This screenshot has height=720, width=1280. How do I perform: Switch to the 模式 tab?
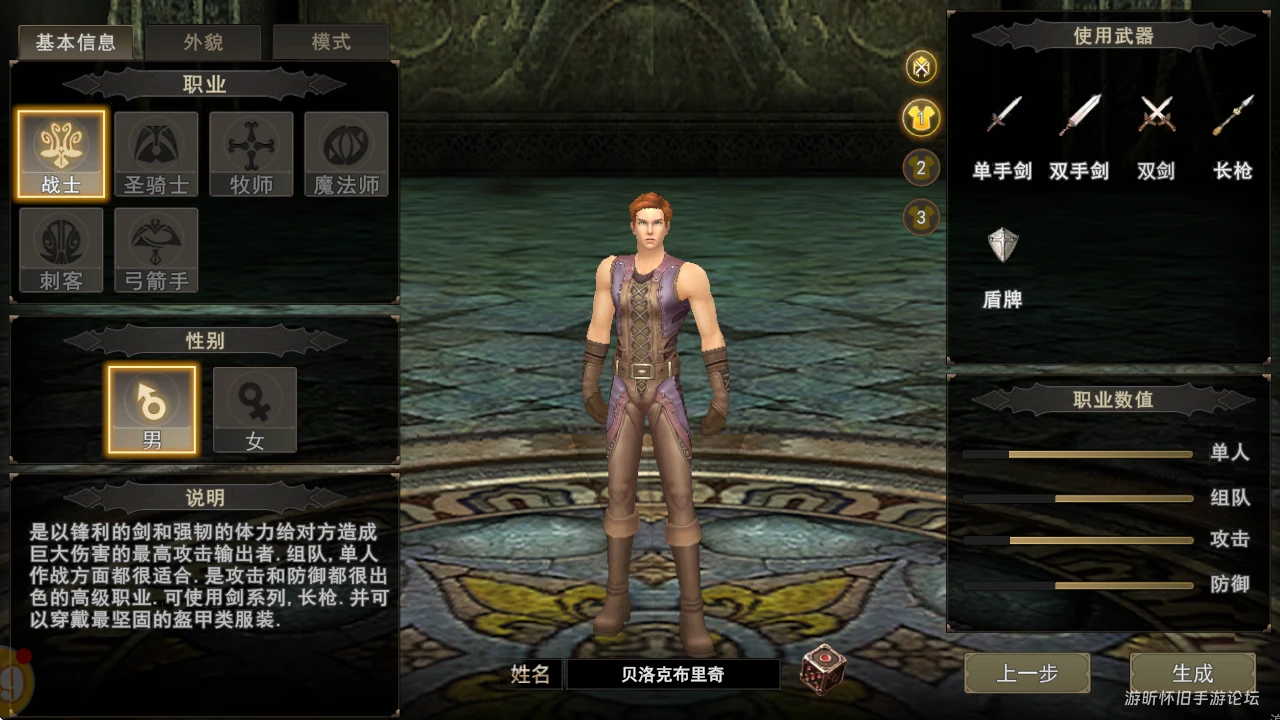pyautogui.click(x=331, y=42)
